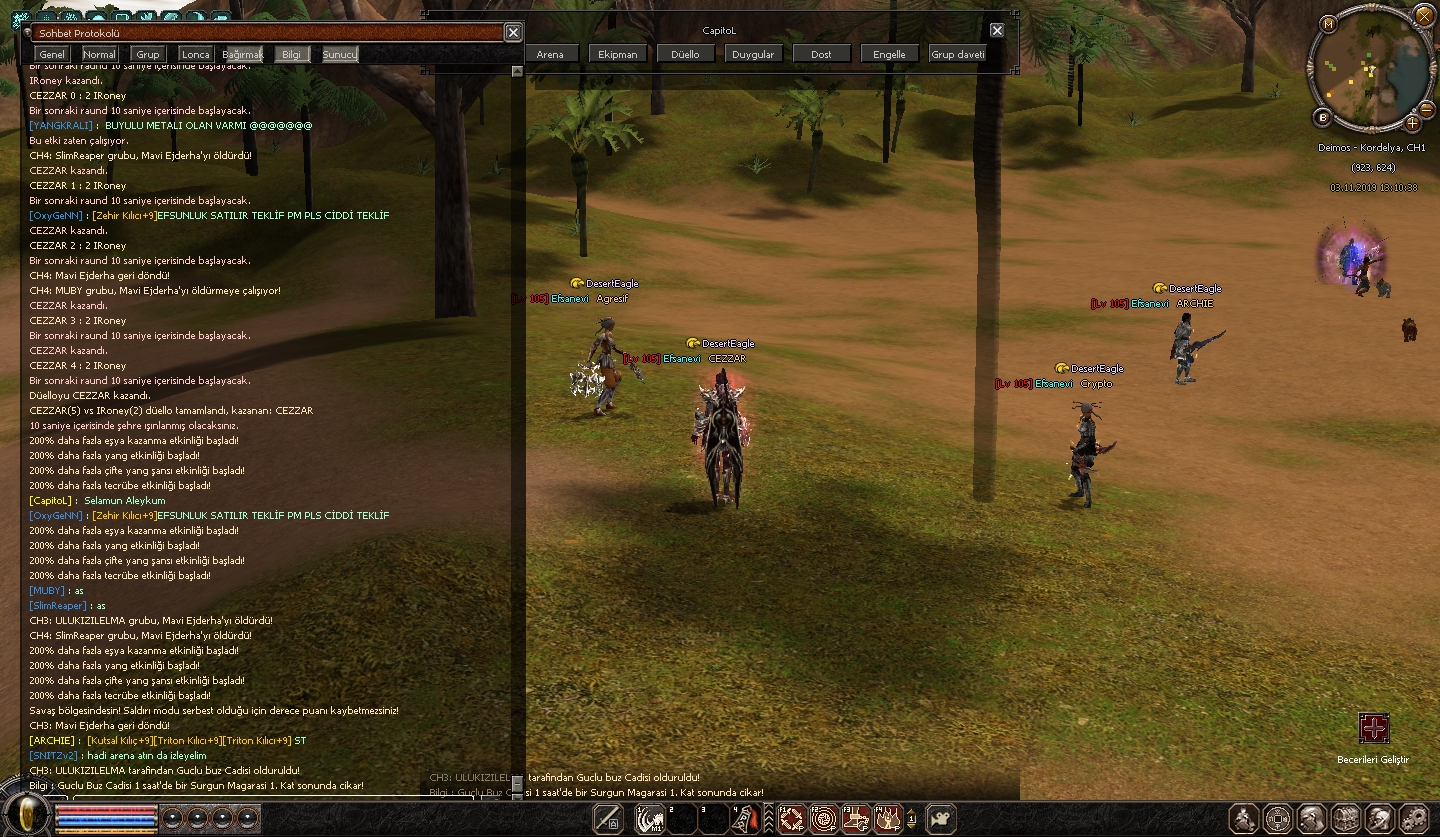The image size is (1440, 837).
Task: Toggle the Bilgi chat filter
Action: tap(291, 54)
